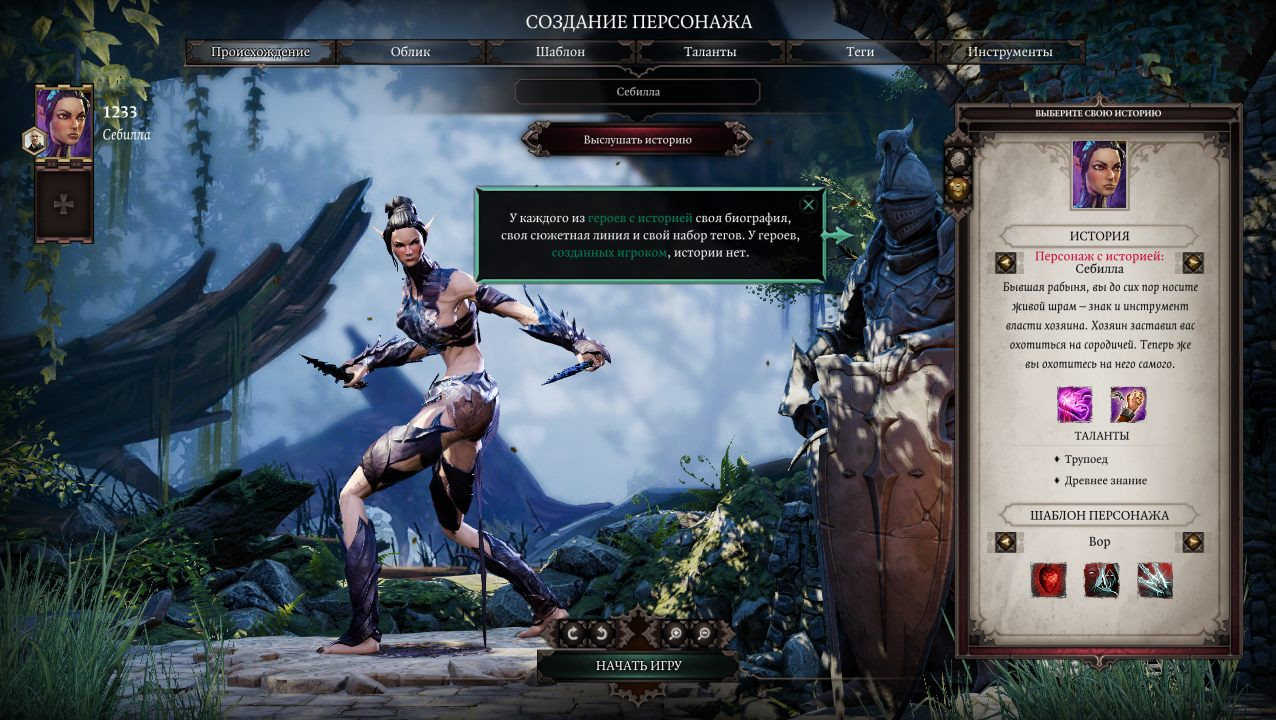The height and width of the screenshot is (720, 1276).
Task: Start the game with Начать игру
Action: (x=638, y=666)
